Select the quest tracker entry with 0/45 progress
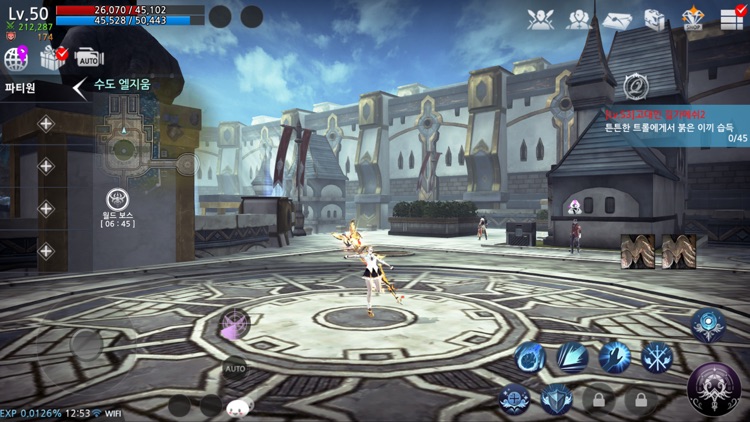 [x=675, y=129]
